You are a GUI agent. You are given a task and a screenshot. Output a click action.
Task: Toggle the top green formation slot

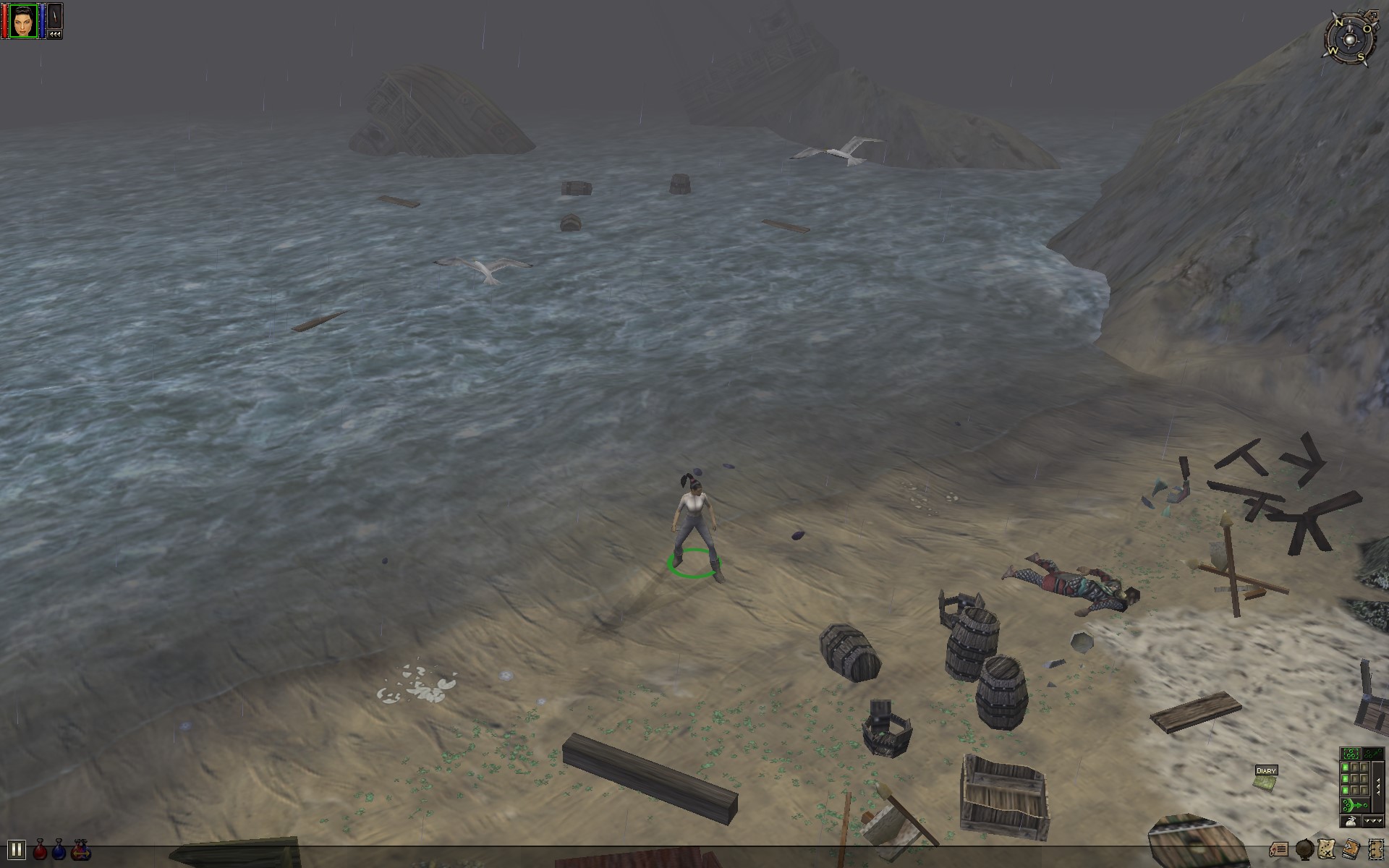point(1345,767)
